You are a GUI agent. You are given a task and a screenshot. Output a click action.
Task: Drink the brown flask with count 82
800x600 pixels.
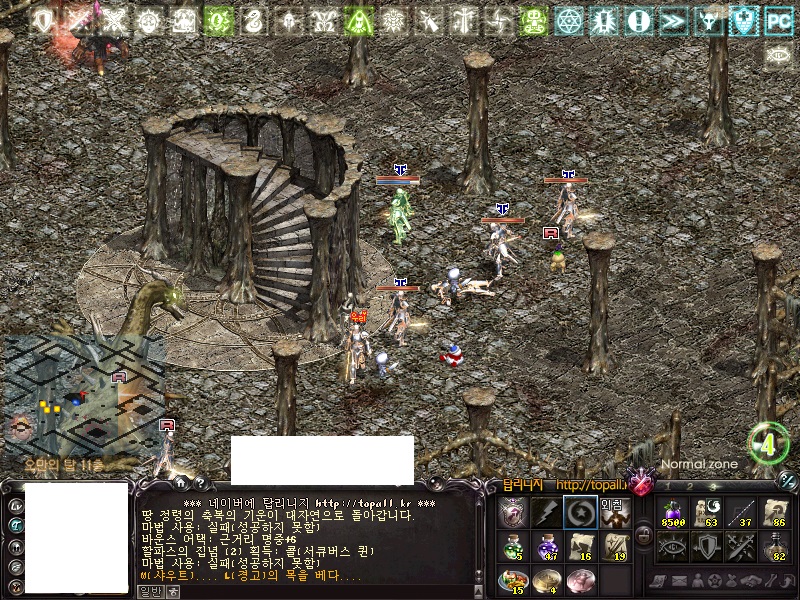pos(775,546)
